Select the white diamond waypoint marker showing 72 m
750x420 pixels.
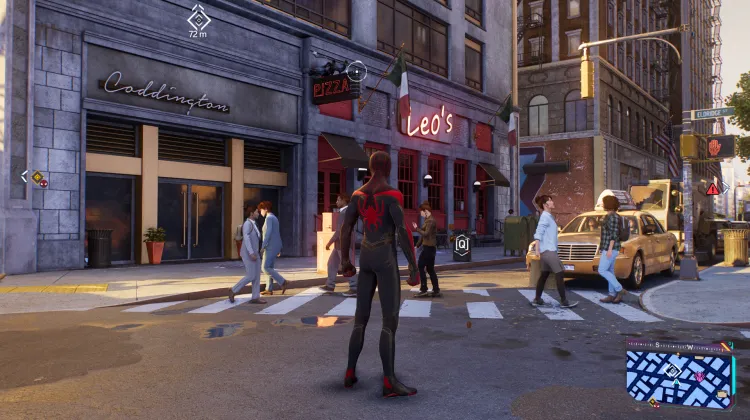(198, 19)
